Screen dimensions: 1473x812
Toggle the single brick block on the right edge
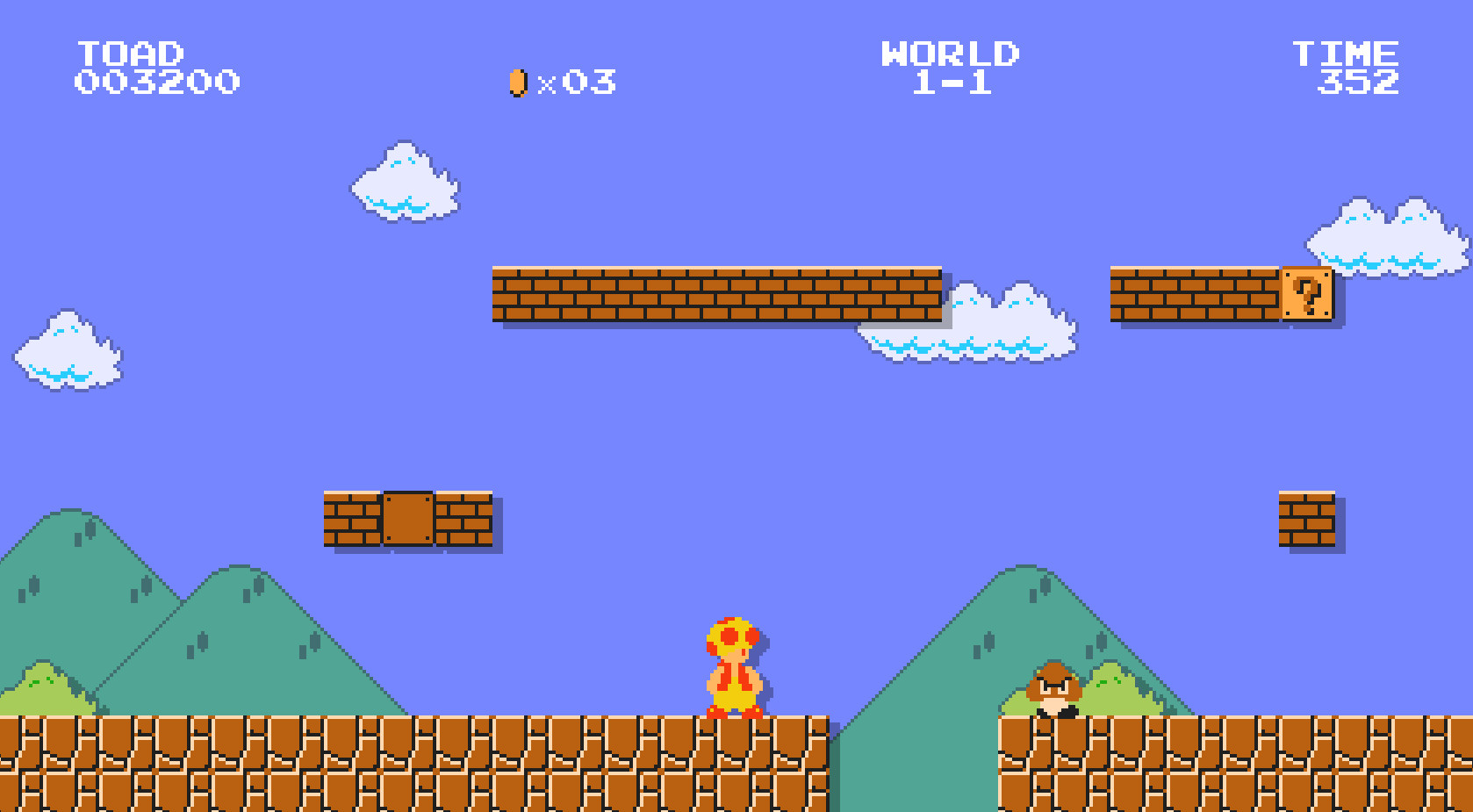pyautogui.click(x=1309, y=518)
